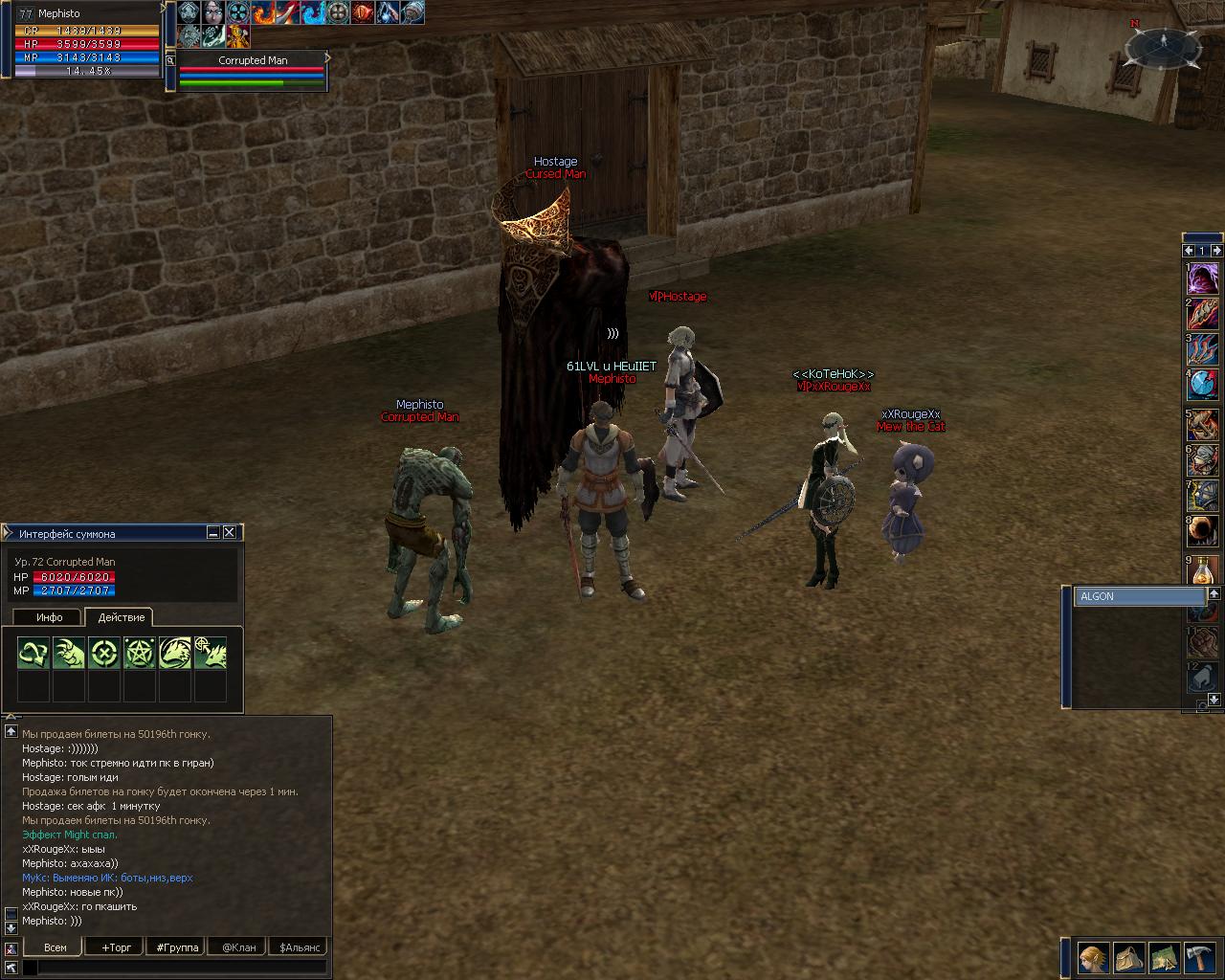
Task: Select ALGON in the list
Action: (x=1138, y=596)
